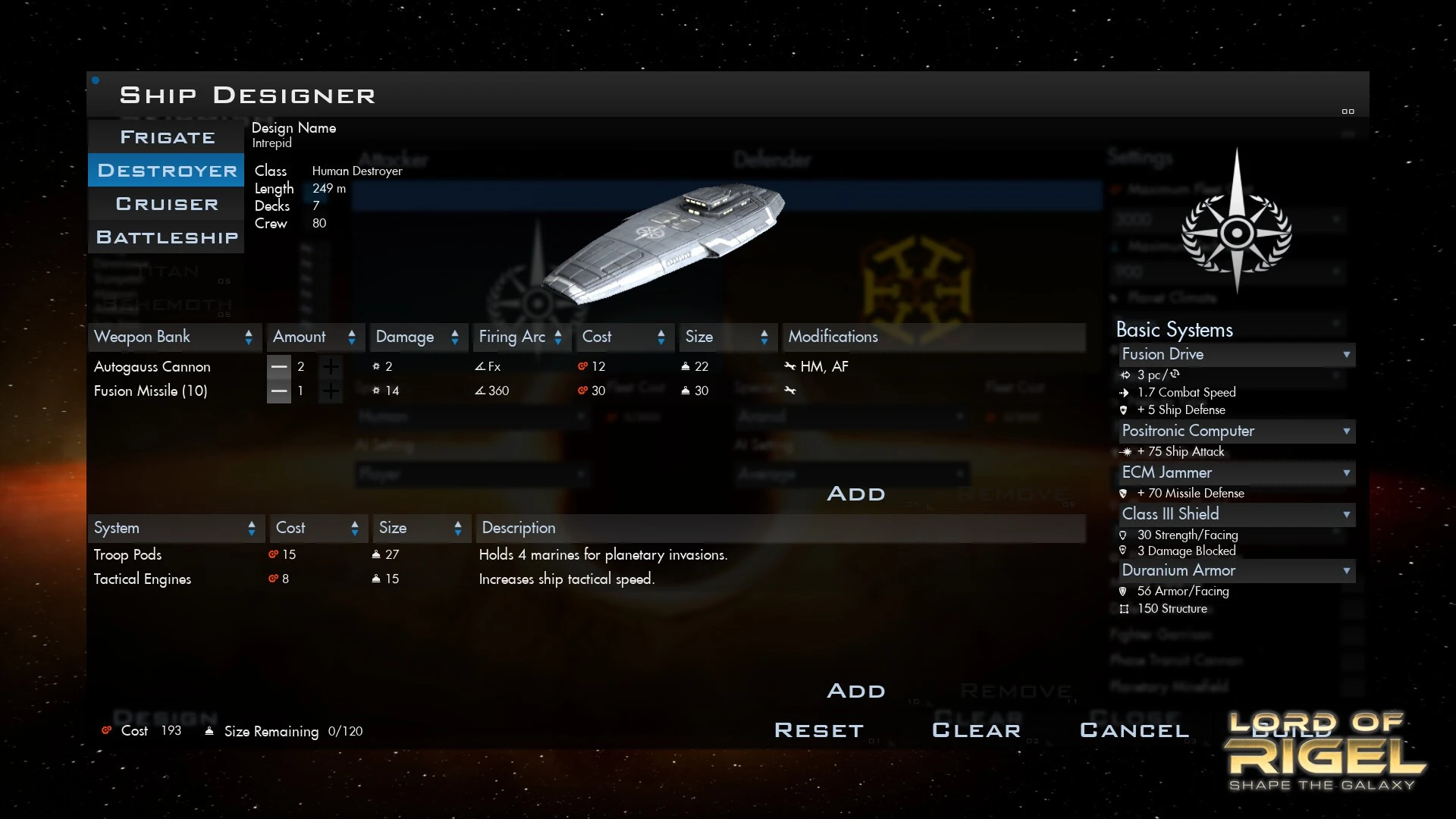1456x819 pixels.
Task: Sort weapon list by Damage
Action: 417,337
